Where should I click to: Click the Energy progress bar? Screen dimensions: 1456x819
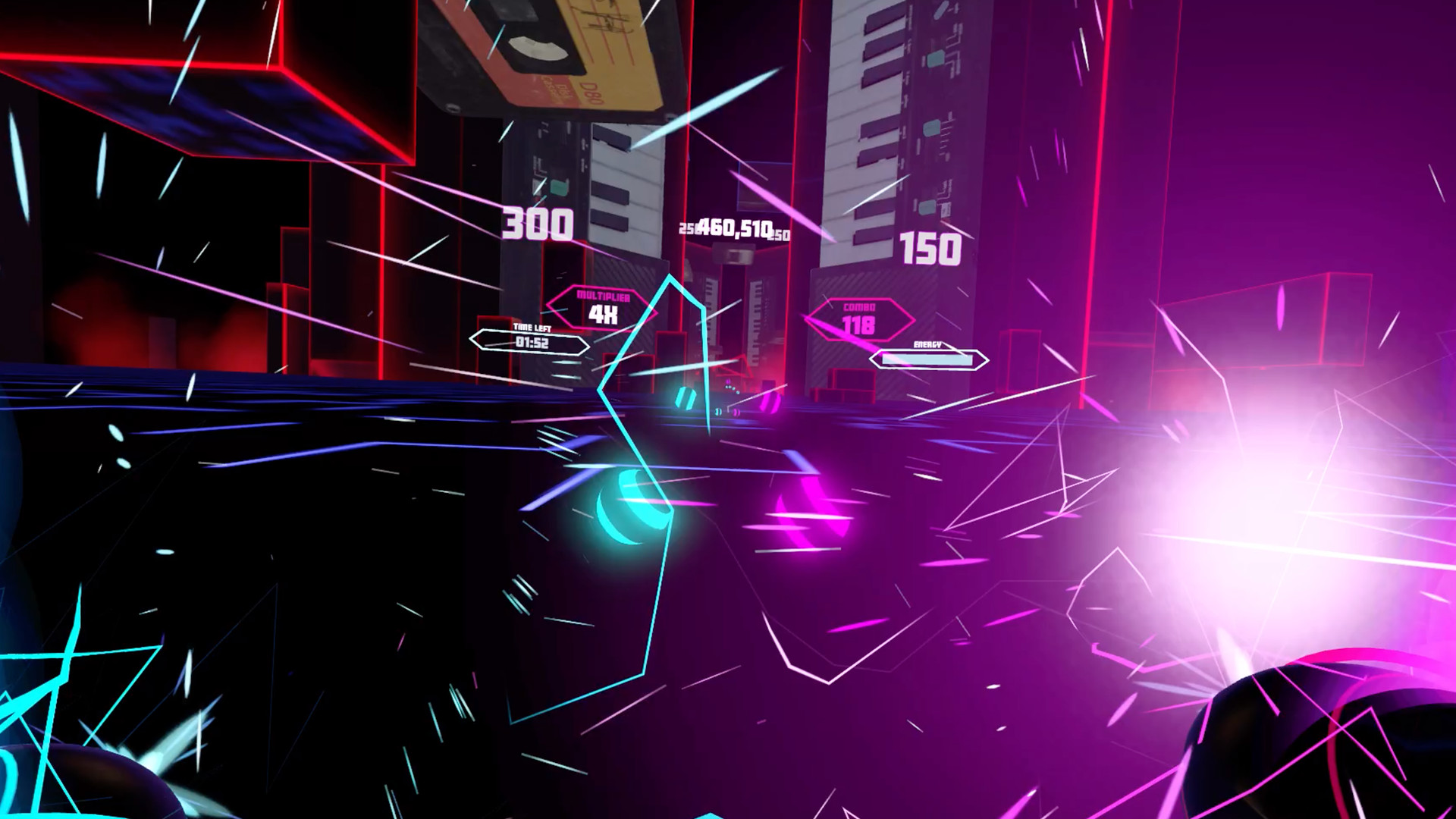tap(927, 361)
